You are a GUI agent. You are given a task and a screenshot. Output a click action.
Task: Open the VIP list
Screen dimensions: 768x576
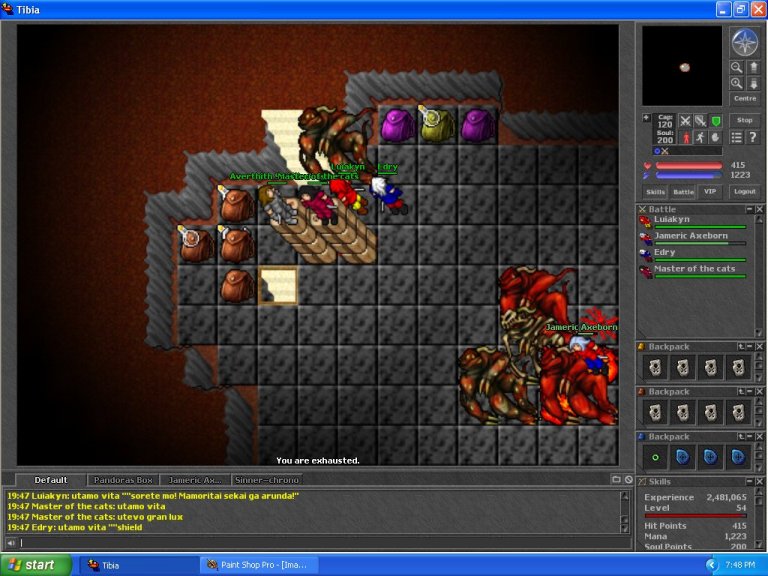point(710,191)
